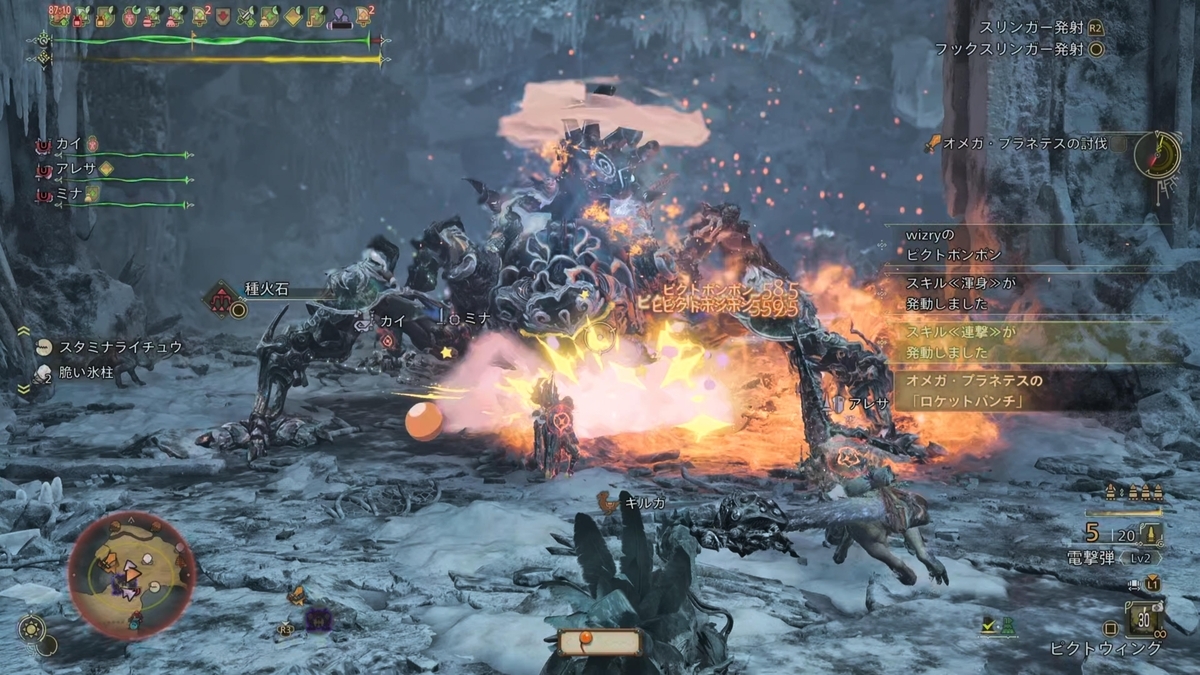Select party member カイ
Viewport: 1200px width, 675px height.
[70, 144]
